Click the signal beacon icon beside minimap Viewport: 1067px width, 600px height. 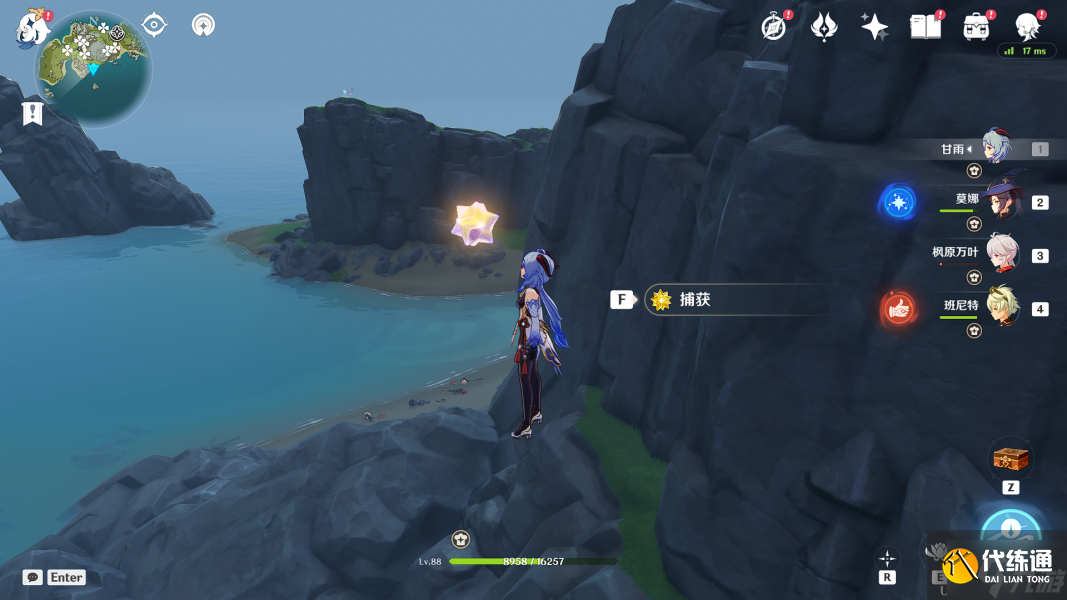pos(203,25)
